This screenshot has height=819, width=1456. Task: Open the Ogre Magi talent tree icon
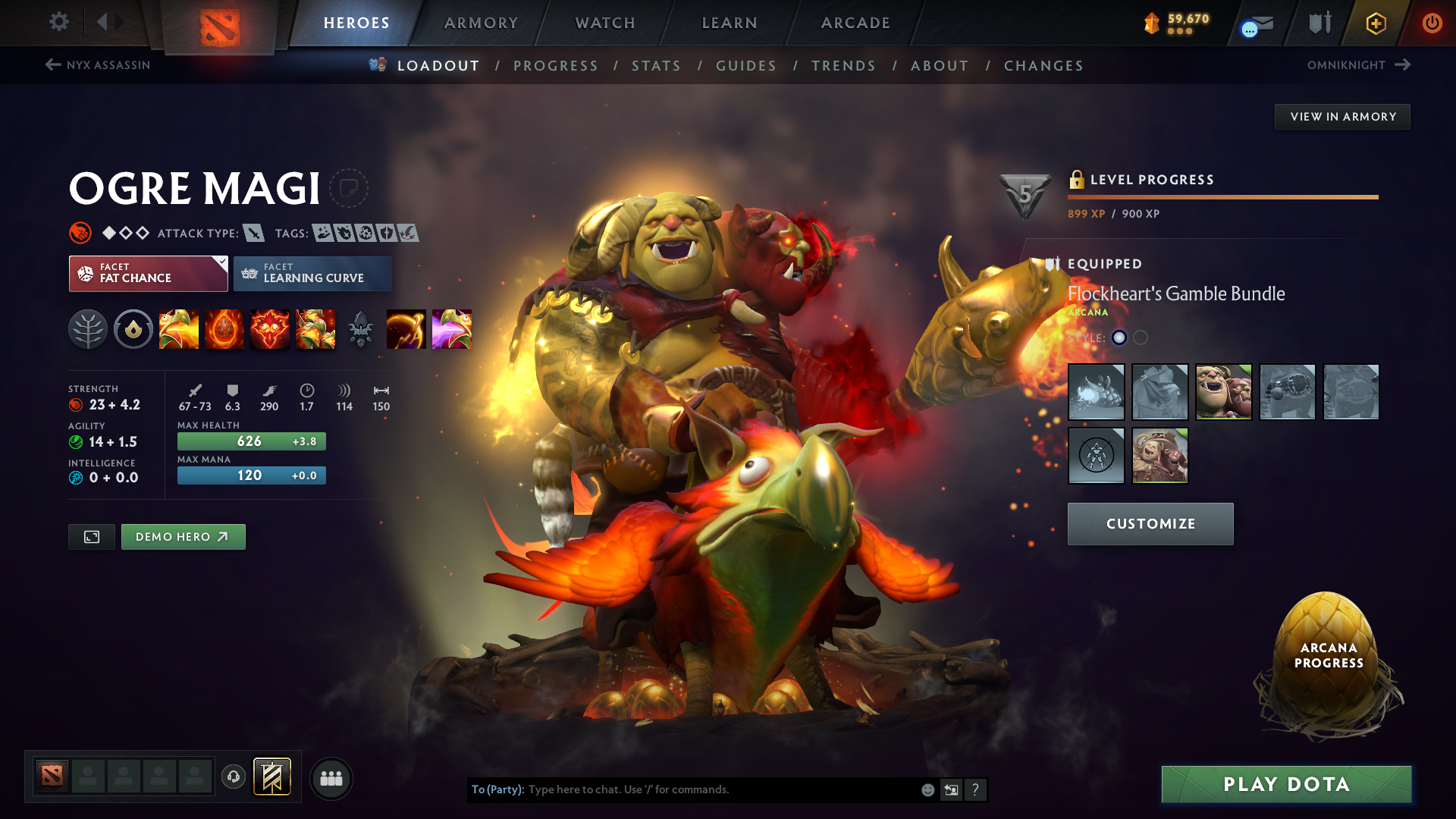point(88,329)
